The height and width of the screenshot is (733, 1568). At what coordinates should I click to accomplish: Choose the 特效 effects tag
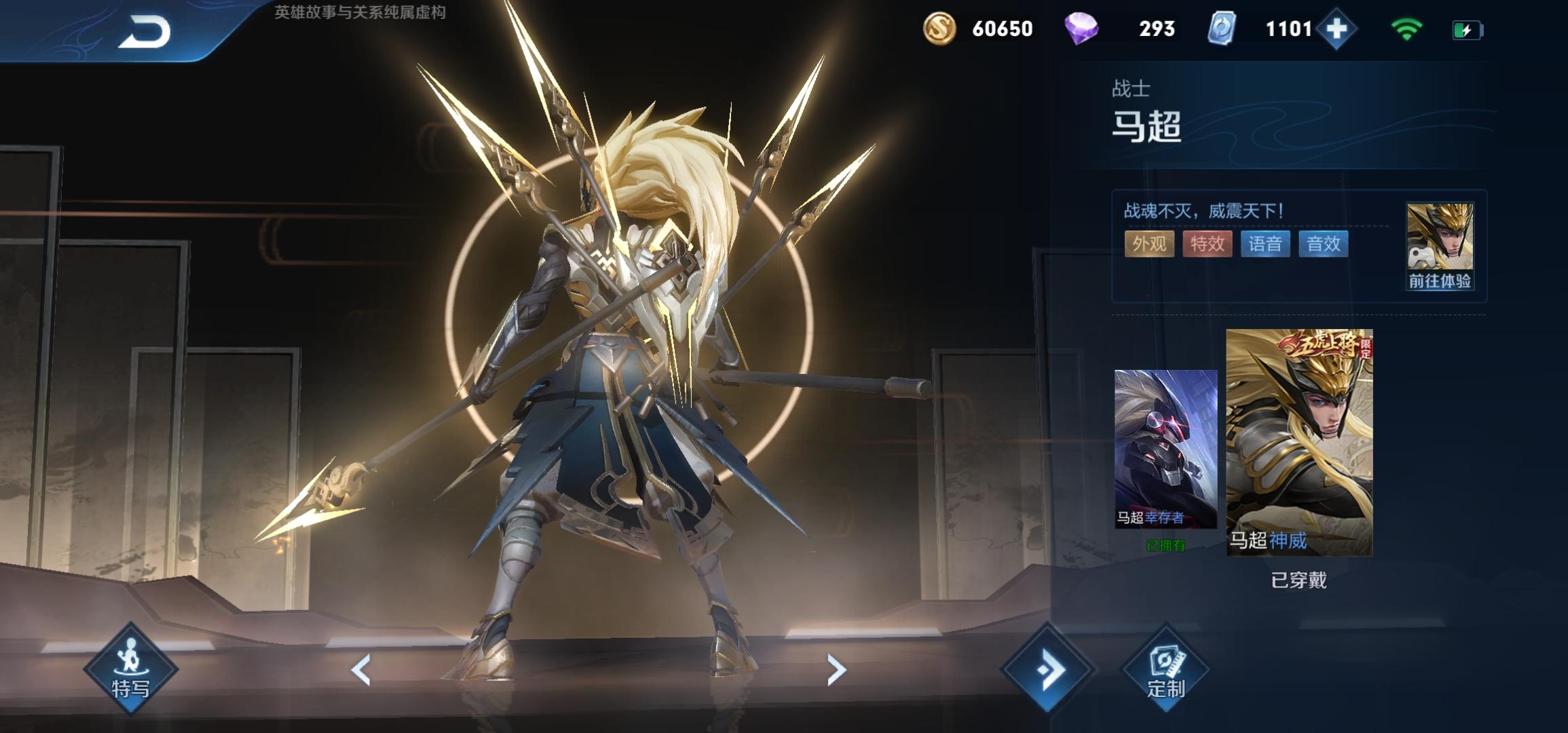(x=1207, y=244)
